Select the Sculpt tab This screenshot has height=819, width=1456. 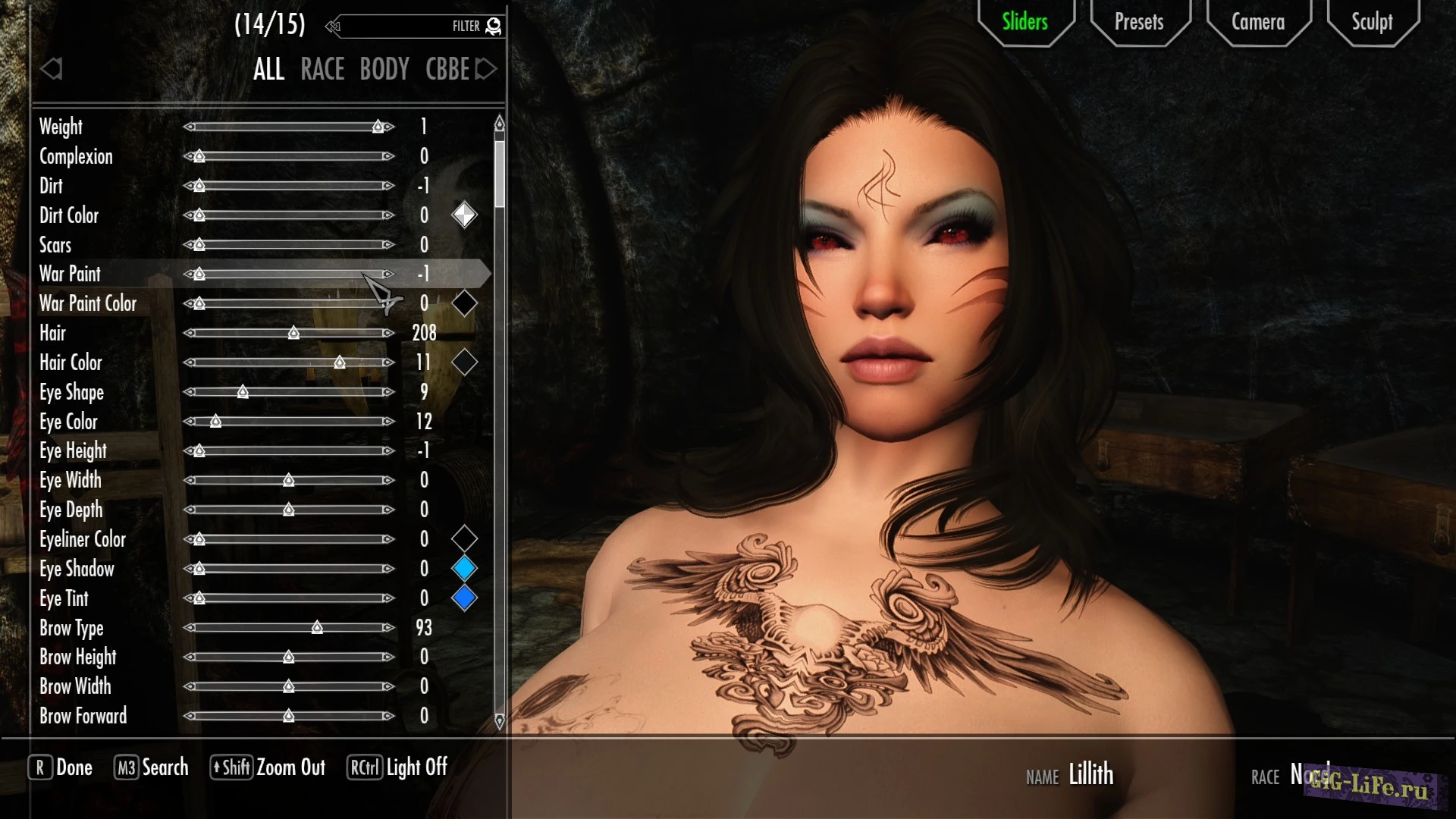click(x=1372, y=22)
